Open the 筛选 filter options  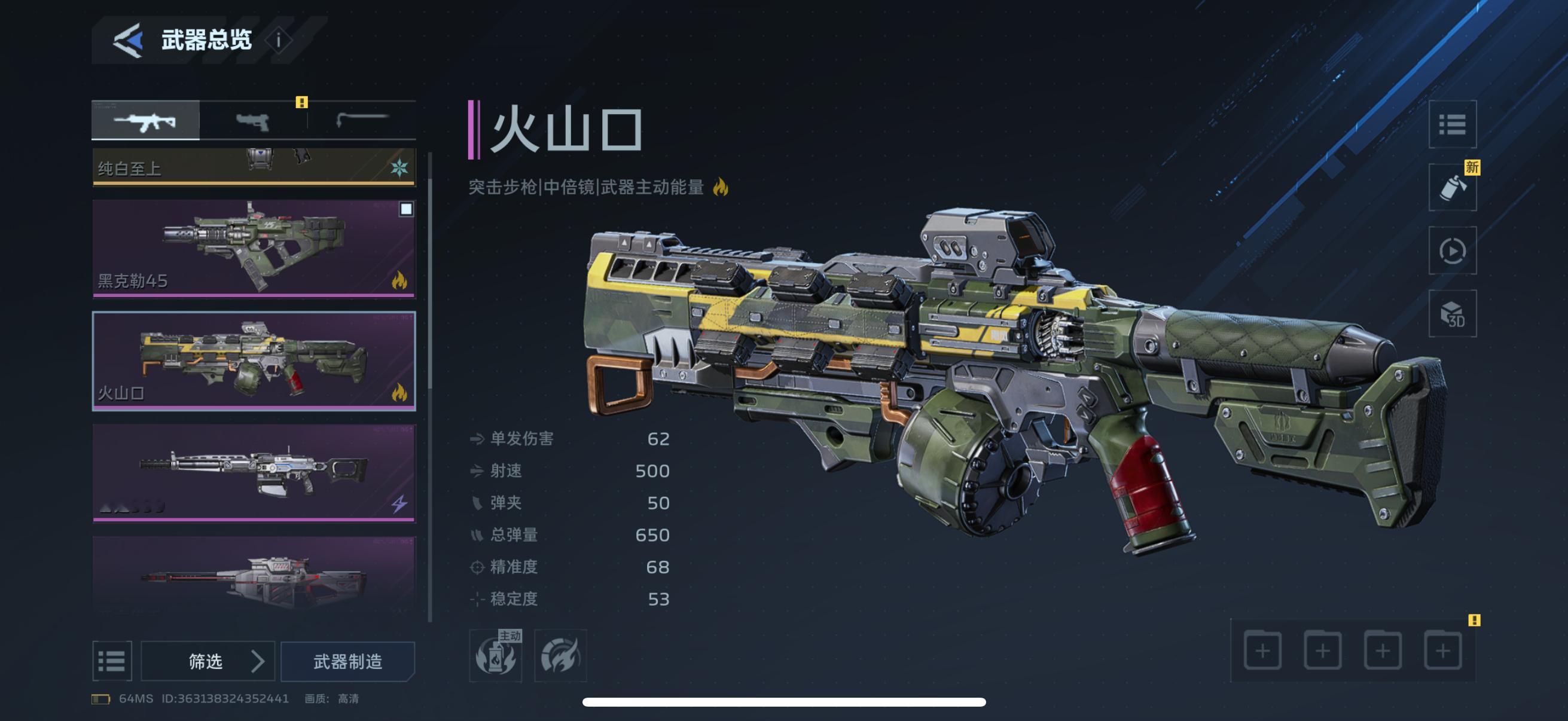click(x=208, y=661)
